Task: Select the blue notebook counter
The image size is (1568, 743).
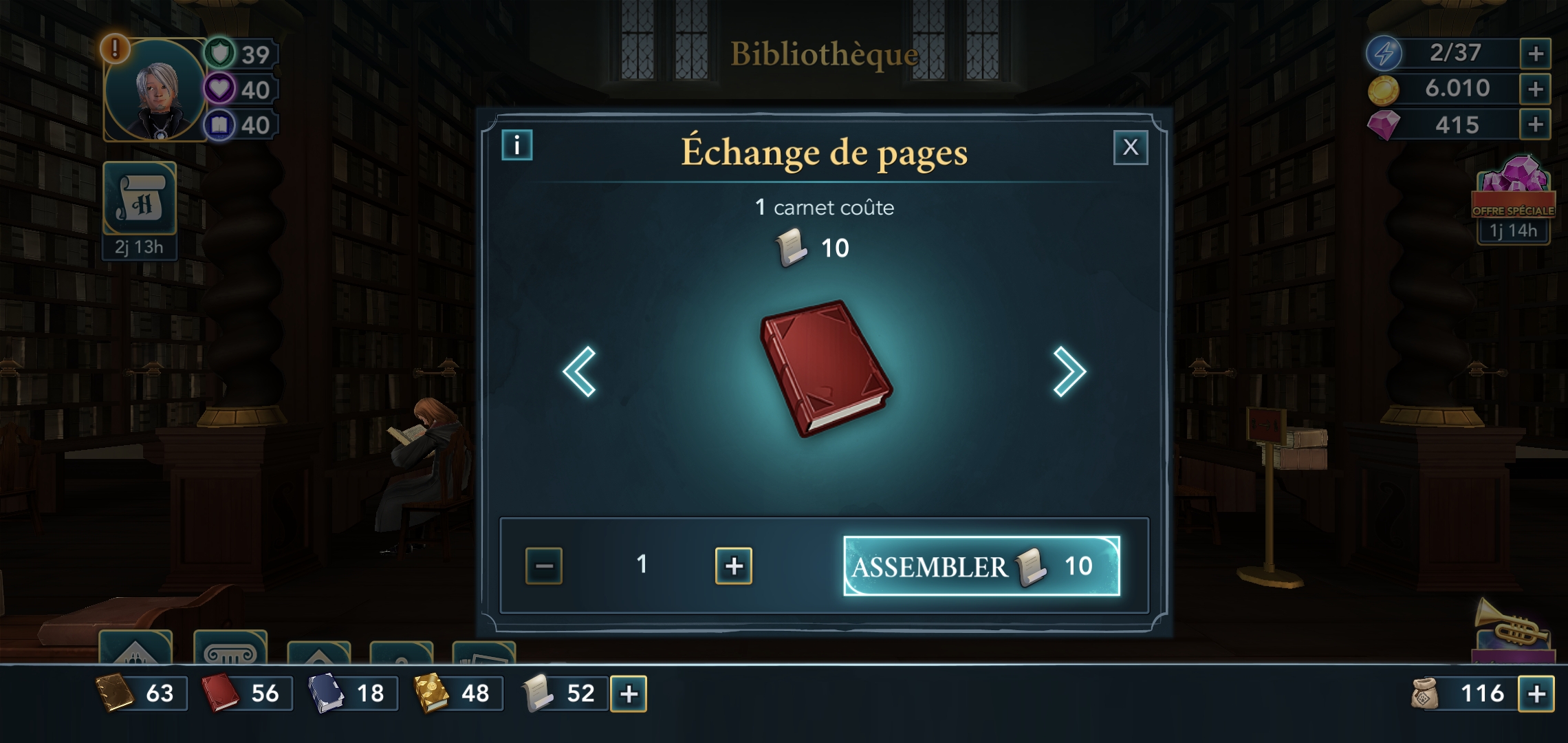Action: 351,693
